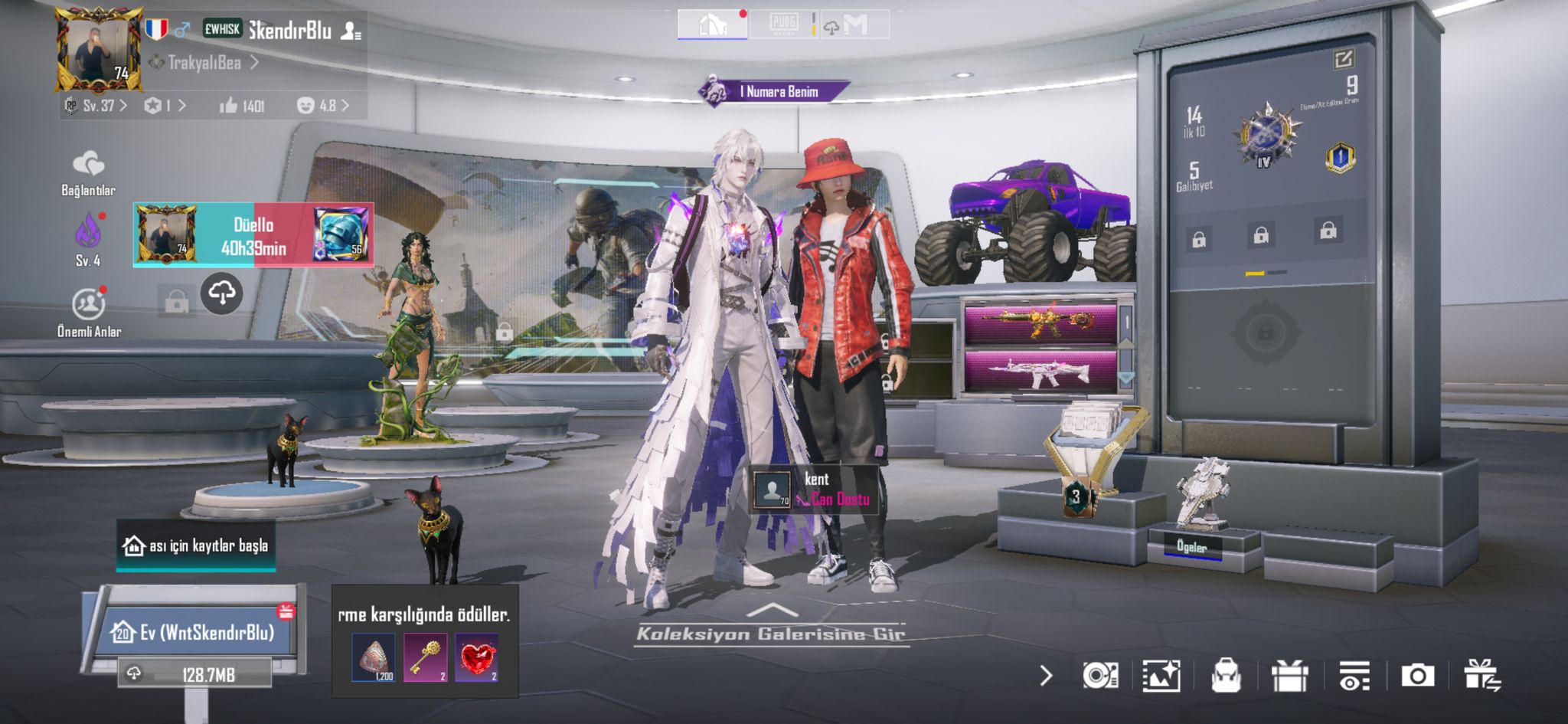Viewport: 1568px width, 724px height.
Task: View the RP Sv. 37 pass level
Action: click(96, 106)
